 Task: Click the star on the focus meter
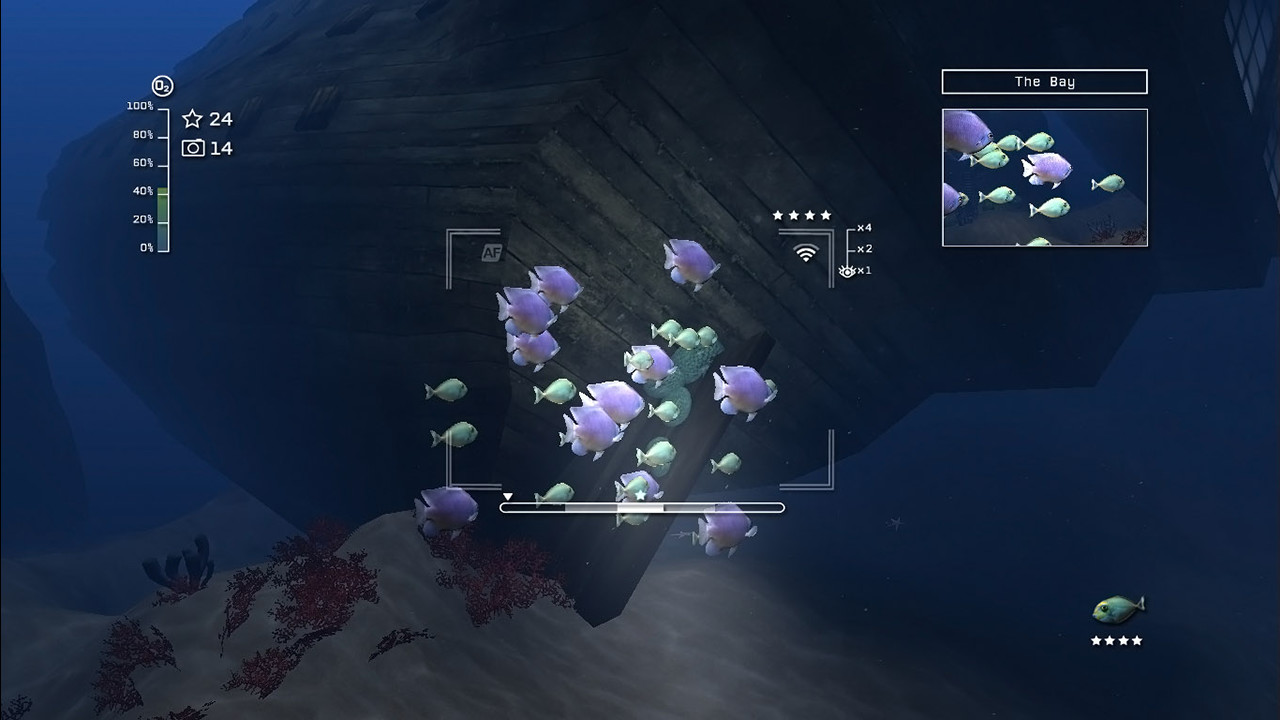pyautogui.click(x=640, y=492)
